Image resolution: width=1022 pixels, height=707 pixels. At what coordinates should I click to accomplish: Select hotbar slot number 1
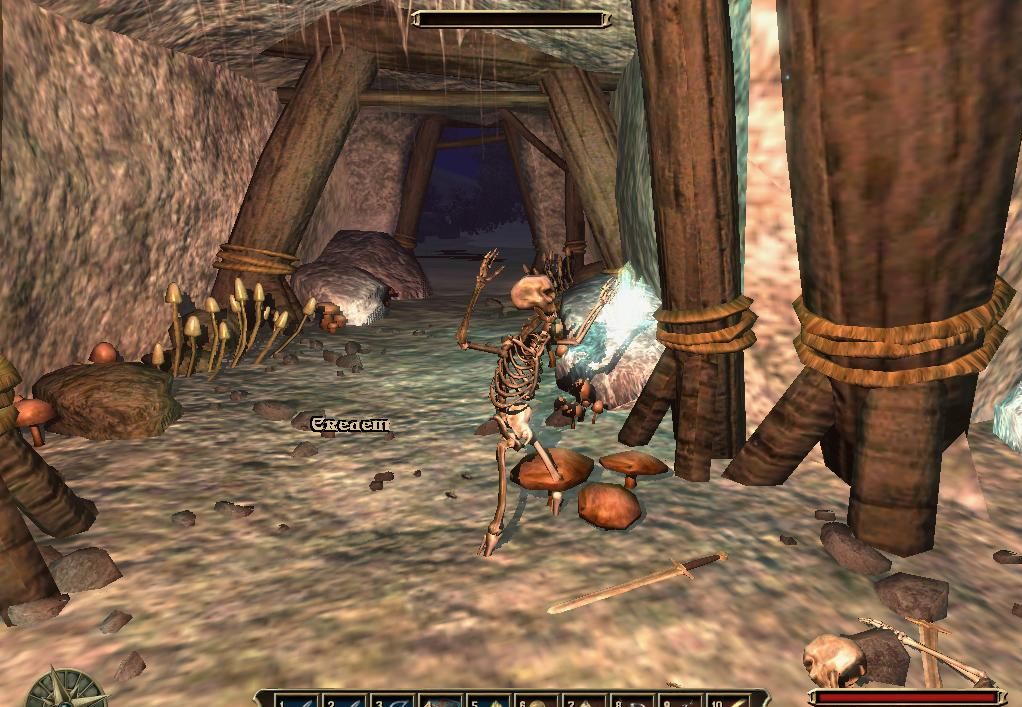point(294,701)
